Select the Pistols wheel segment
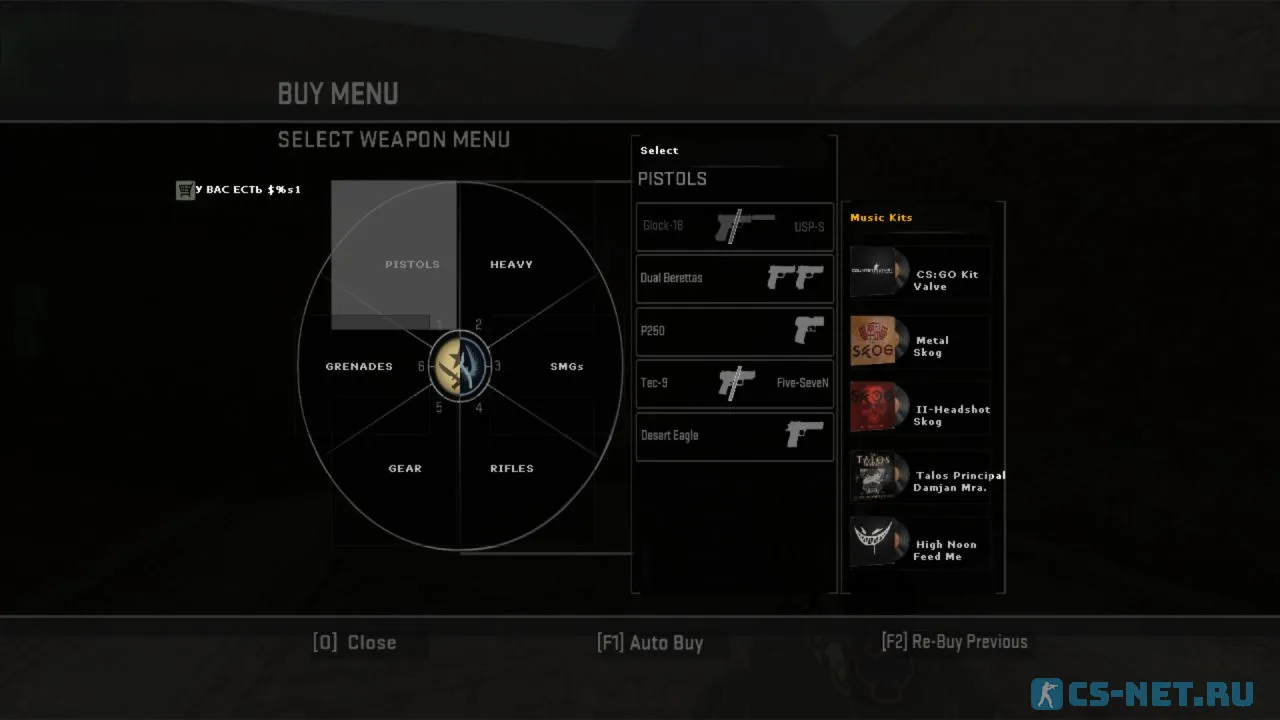The width and height of the screenshot is (1280, 720). pyautogui.click(x=412, y=264)
